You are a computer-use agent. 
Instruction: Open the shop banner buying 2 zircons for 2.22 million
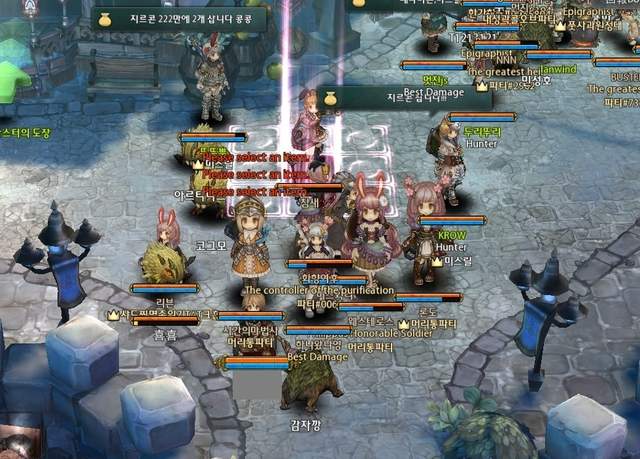coord(192,18)
